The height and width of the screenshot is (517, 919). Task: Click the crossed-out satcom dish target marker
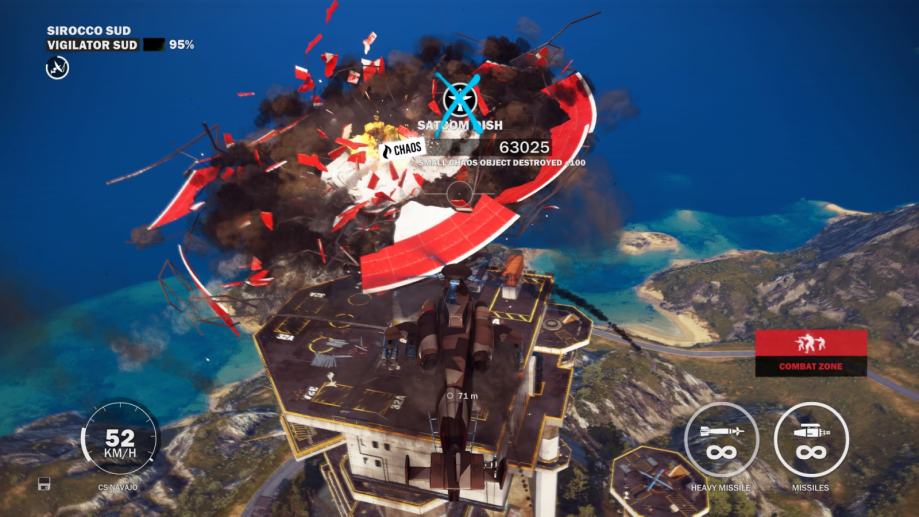[461, 97]
